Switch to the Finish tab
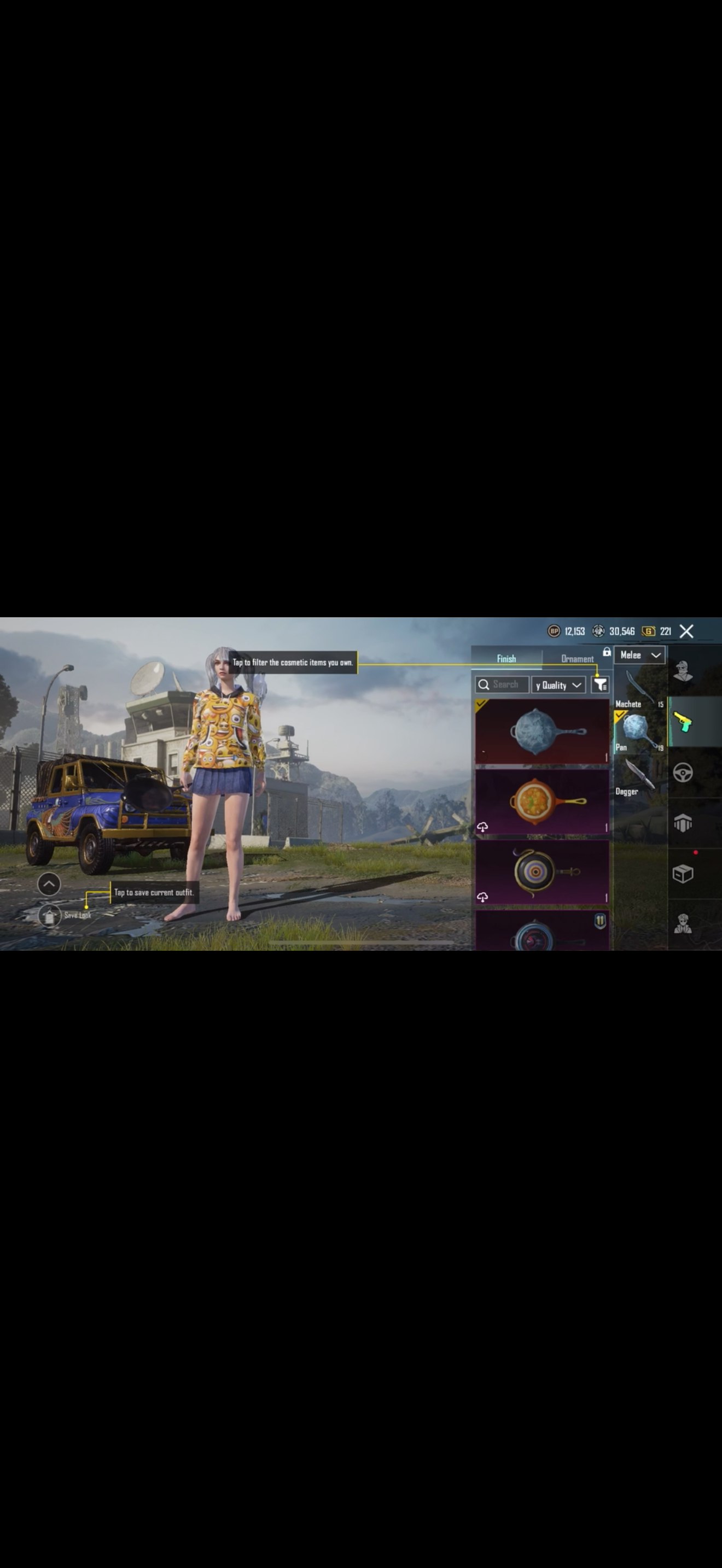Image resolution: width=722 pixels, height=1568 pixels. [x=506, y=659]
